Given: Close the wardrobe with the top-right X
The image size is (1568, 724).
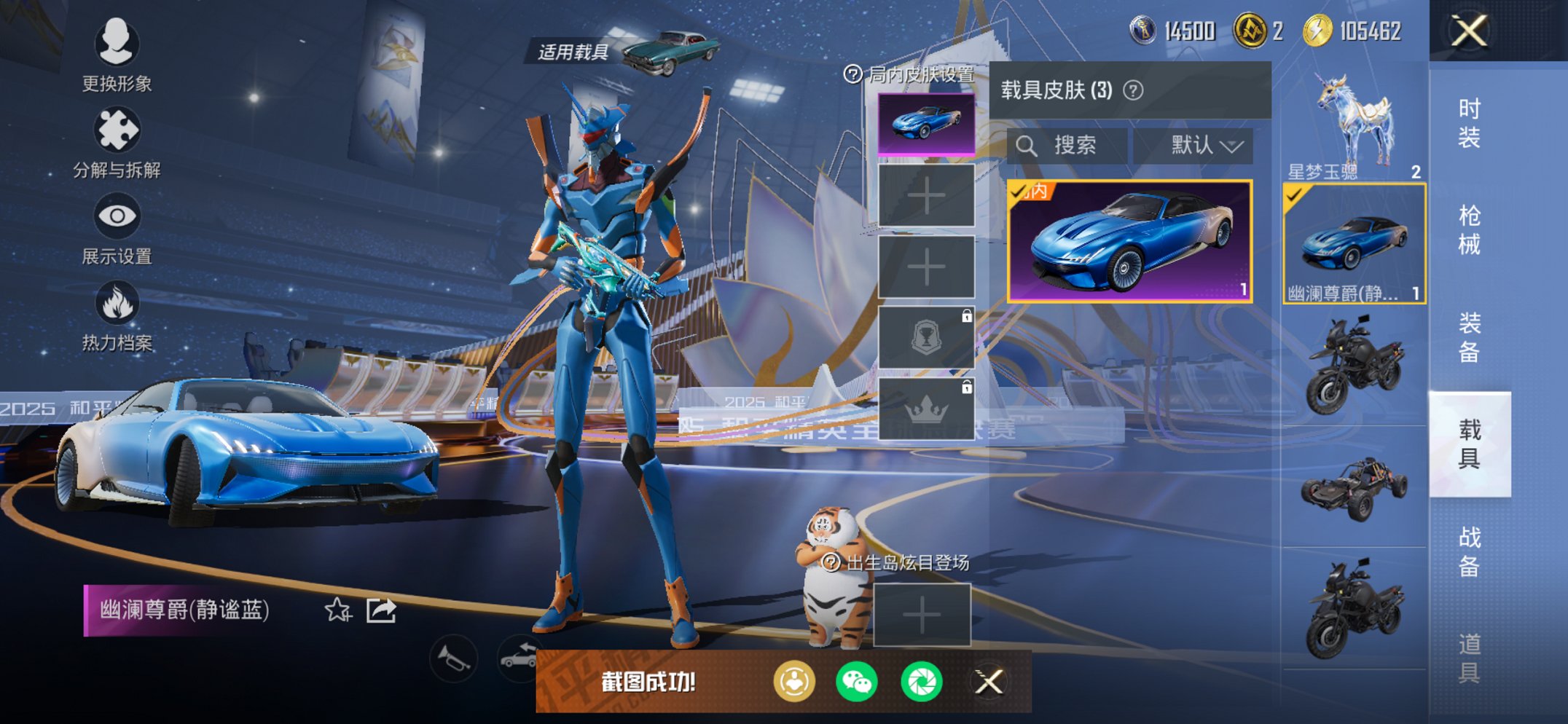Looking at the screenshot, I should [x=1468, y=31].
